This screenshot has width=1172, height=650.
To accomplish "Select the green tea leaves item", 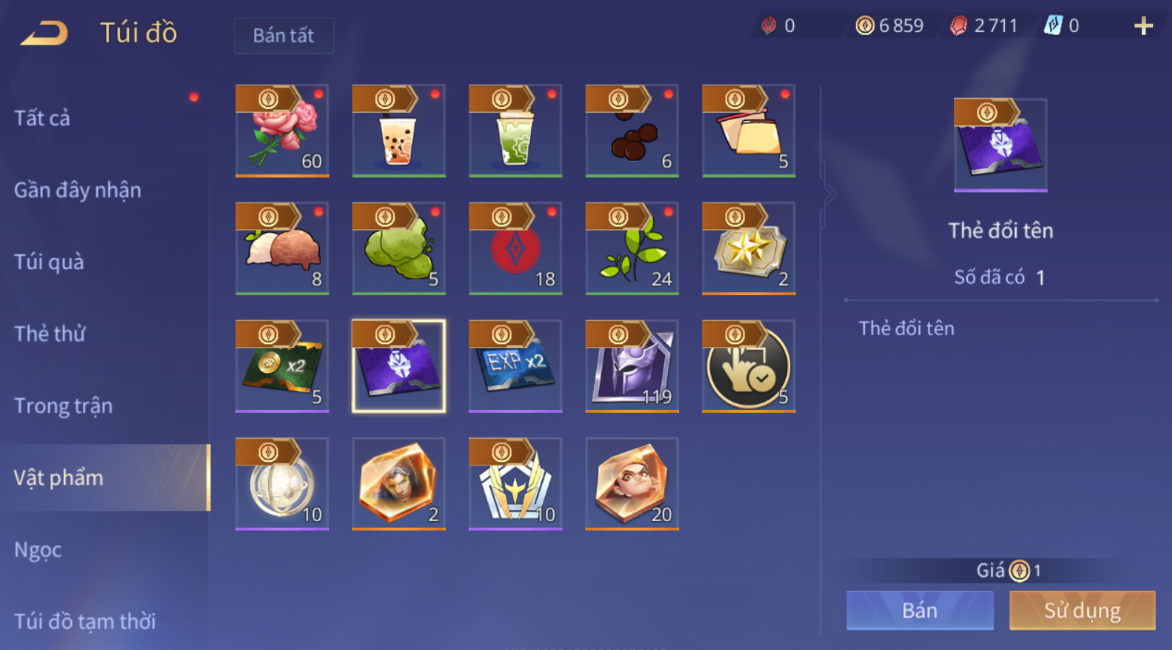I will coord(632,249).
